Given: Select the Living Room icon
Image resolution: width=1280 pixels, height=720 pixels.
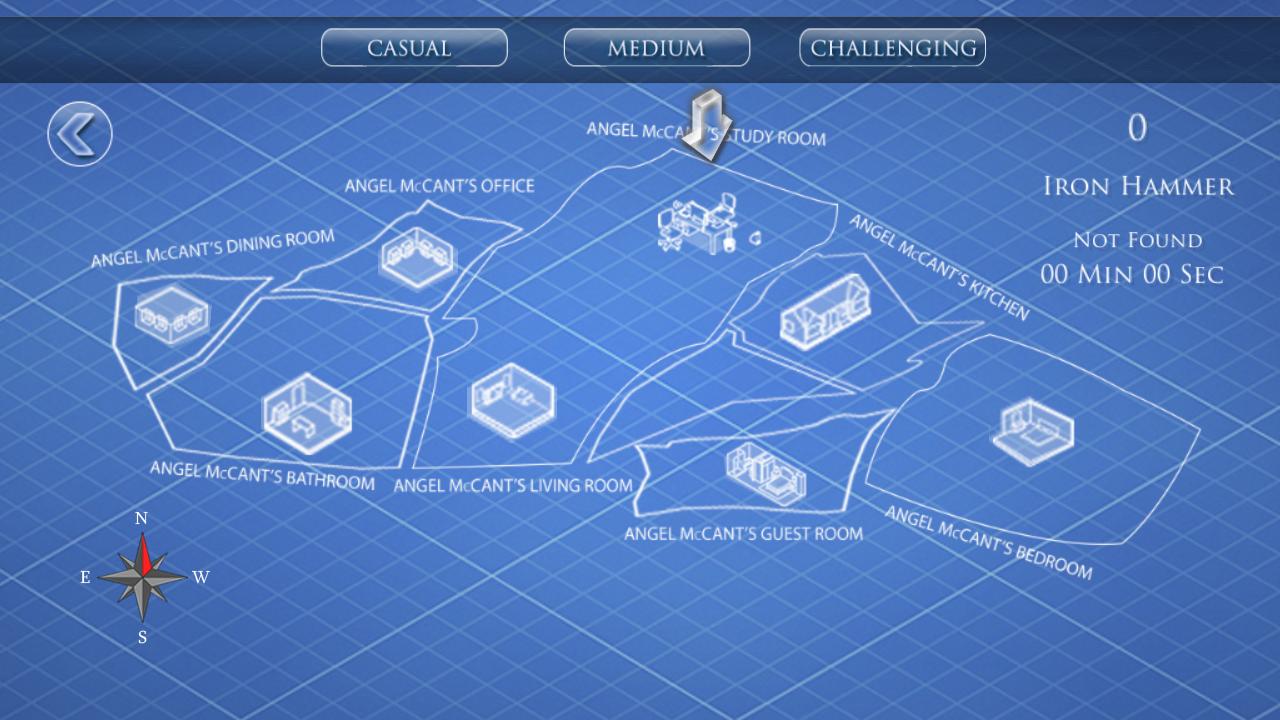Looking at the screenshot, I should (x=512, y=400).
